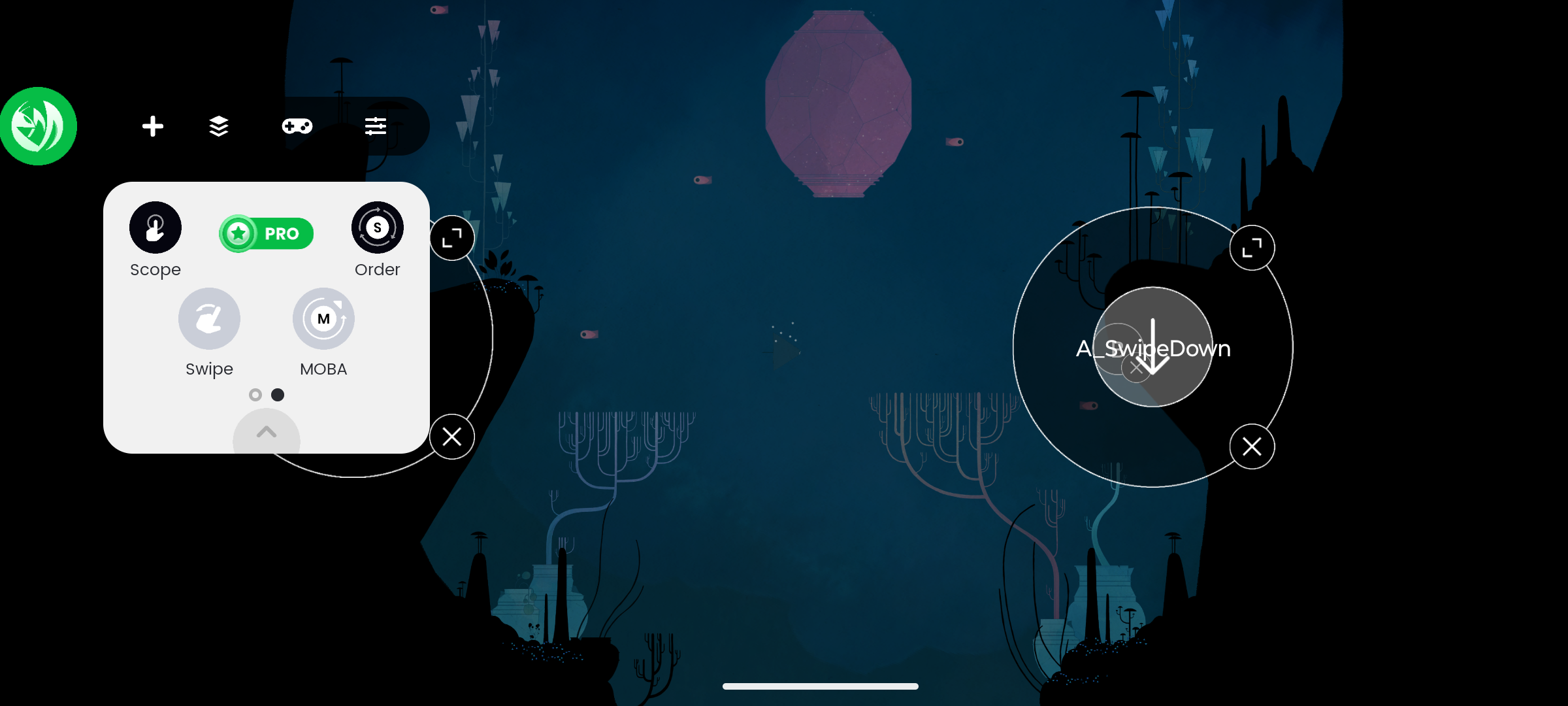The image size is (1568, 706).
Task: Remove the A_SwipeDown mapping with its X button
Action: [1252, 446]
